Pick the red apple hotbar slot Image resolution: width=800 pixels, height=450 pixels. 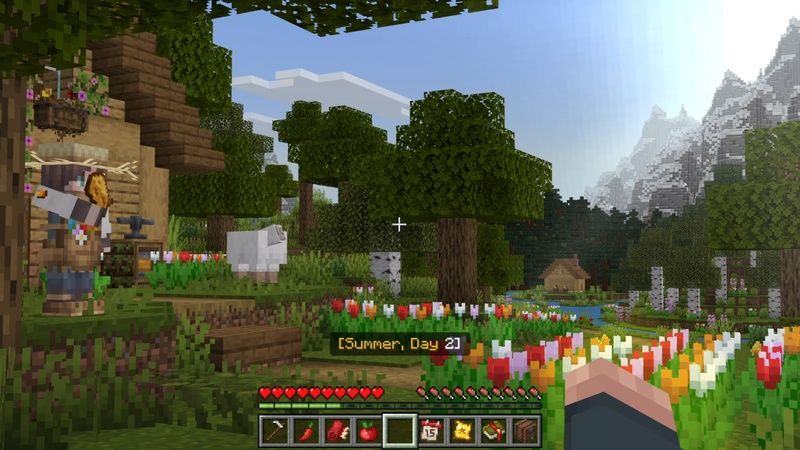pyautogui.click(x=368, y=431)
